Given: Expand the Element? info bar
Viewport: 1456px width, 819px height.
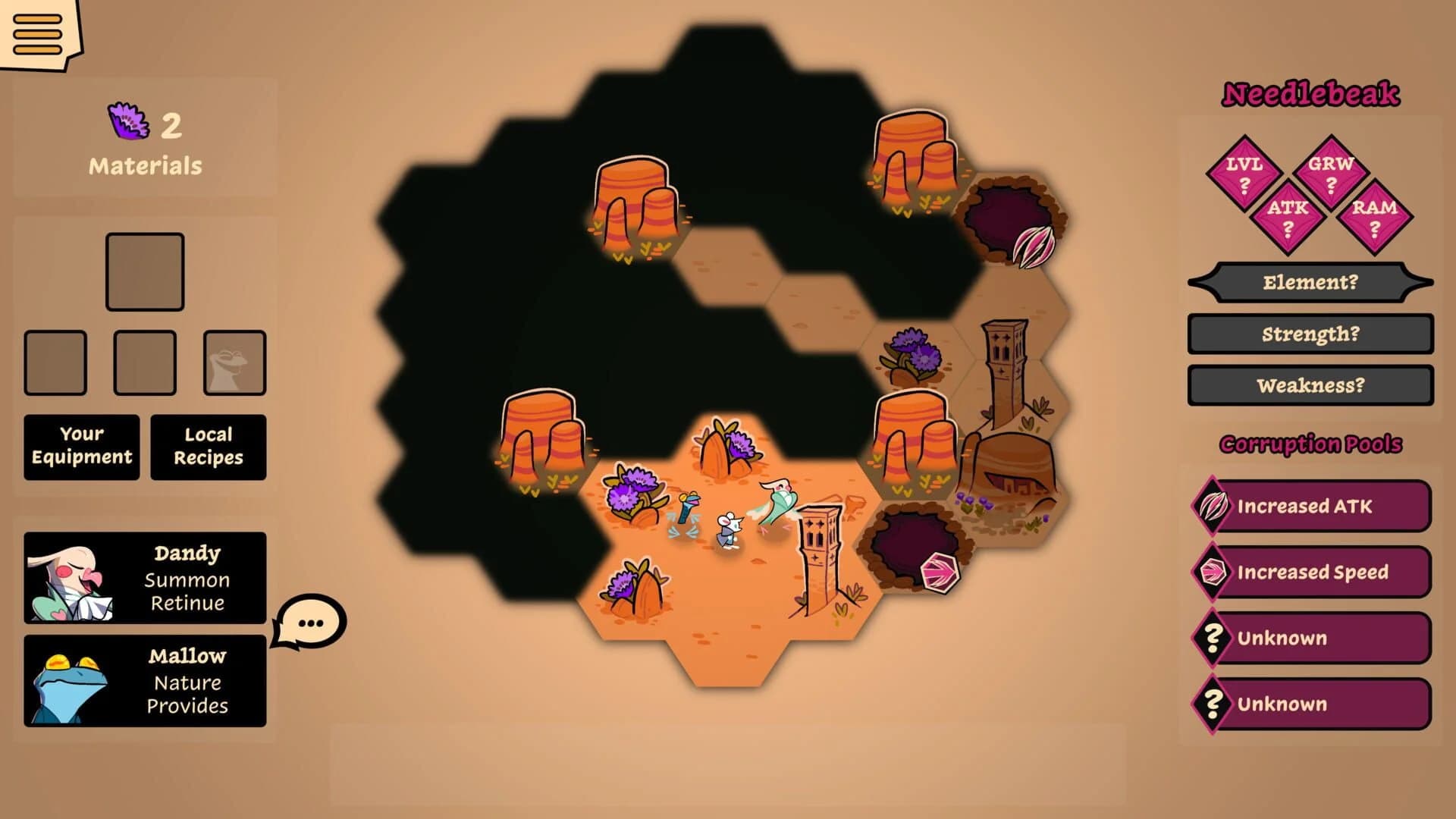Looking at the screenshot, I should pyautogui.click(x=1310, y=284).
